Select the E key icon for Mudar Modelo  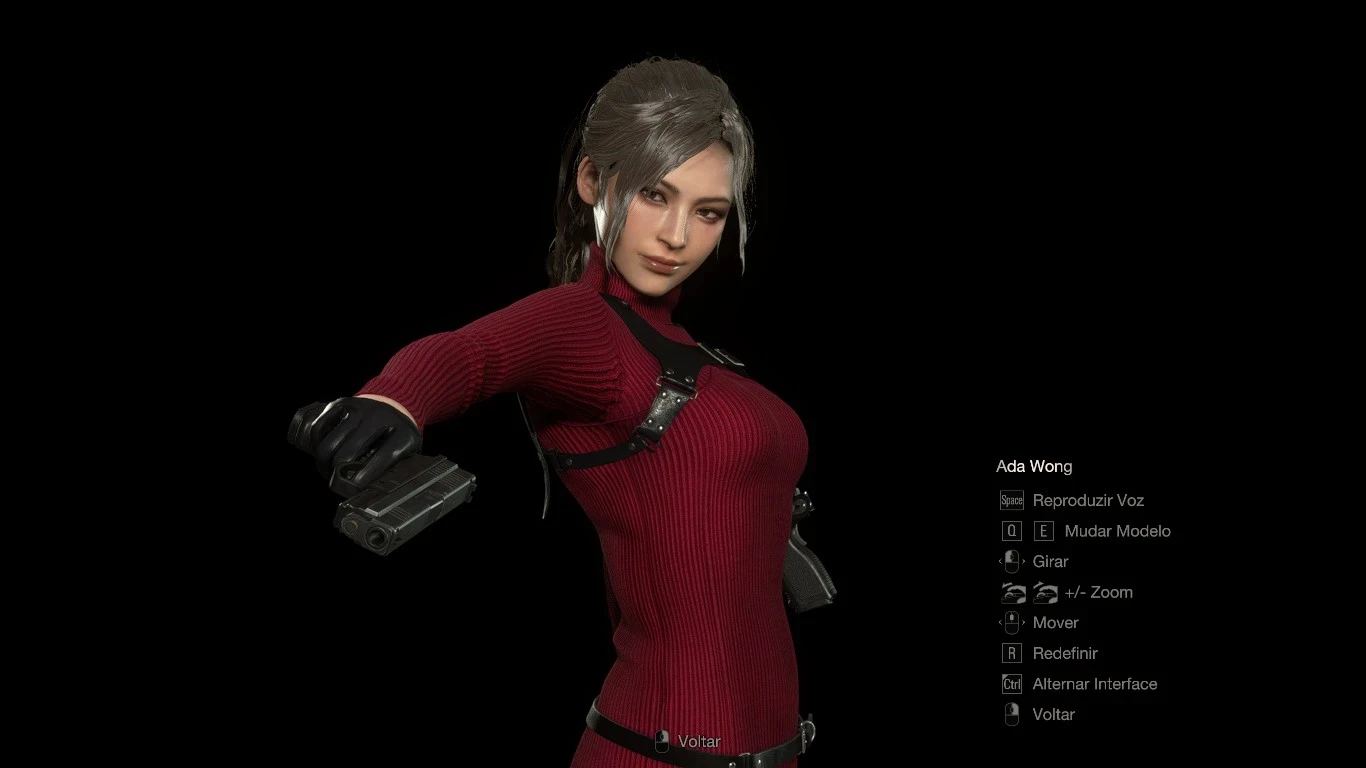1043,531
